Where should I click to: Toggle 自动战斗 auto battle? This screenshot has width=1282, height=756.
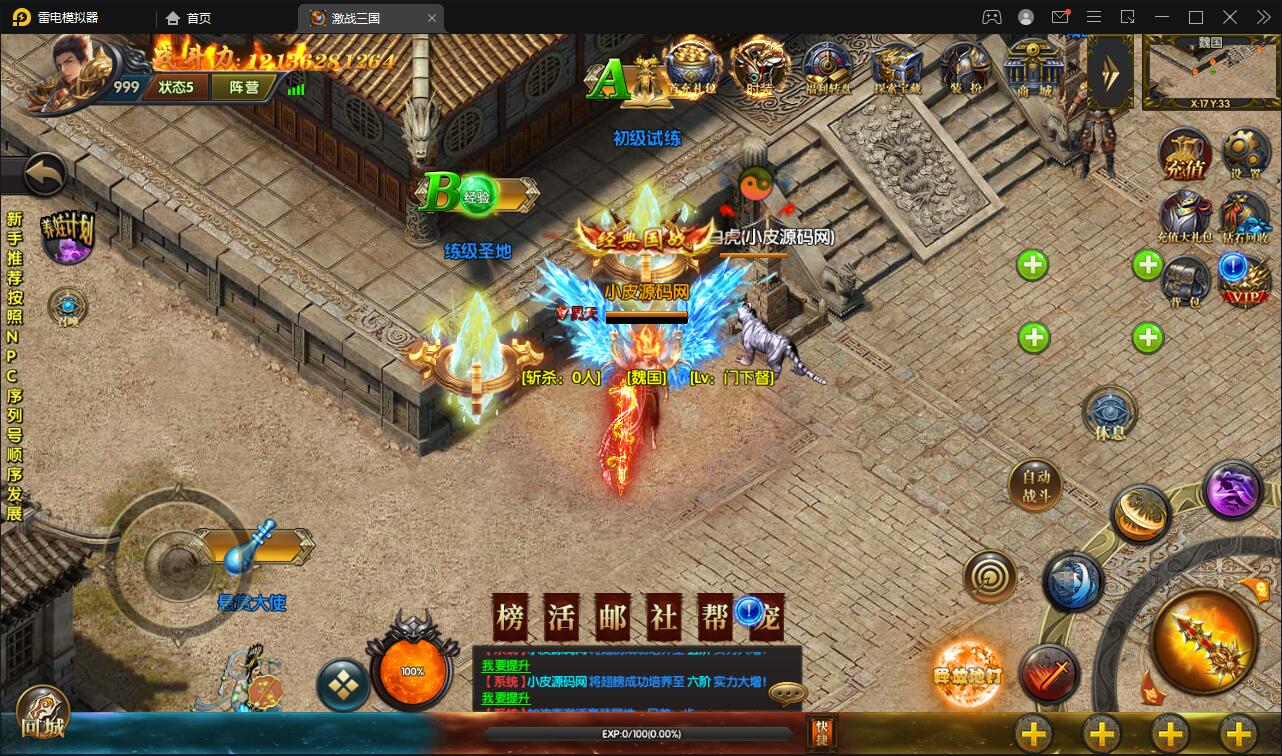(1036, 486)
